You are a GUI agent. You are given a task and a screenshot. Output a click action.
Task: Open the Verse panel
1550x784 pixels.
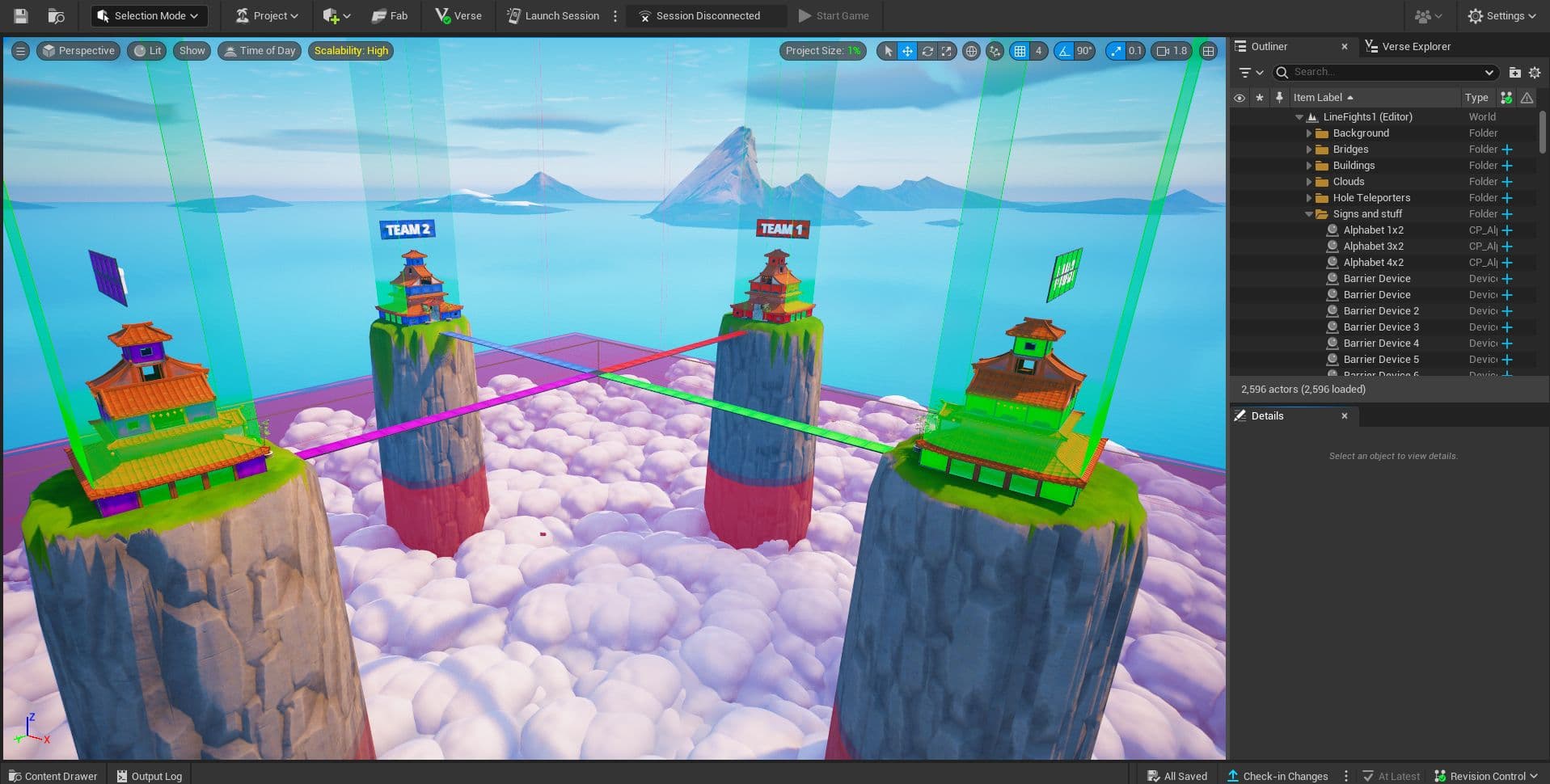point(456,15)
